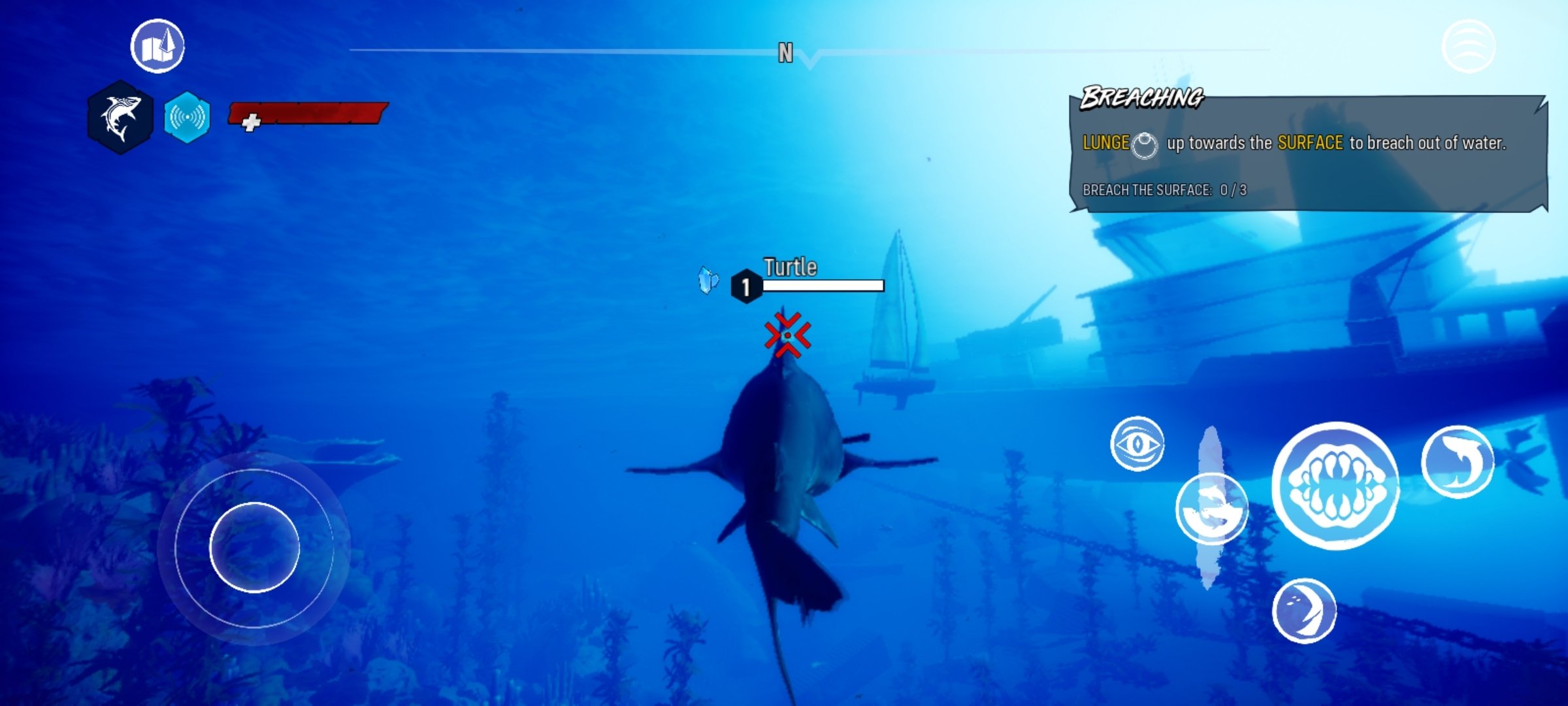This screenshot has height=706, width=1568.
Task: Activate the cyan sonar hexagon
Action: 188,118
